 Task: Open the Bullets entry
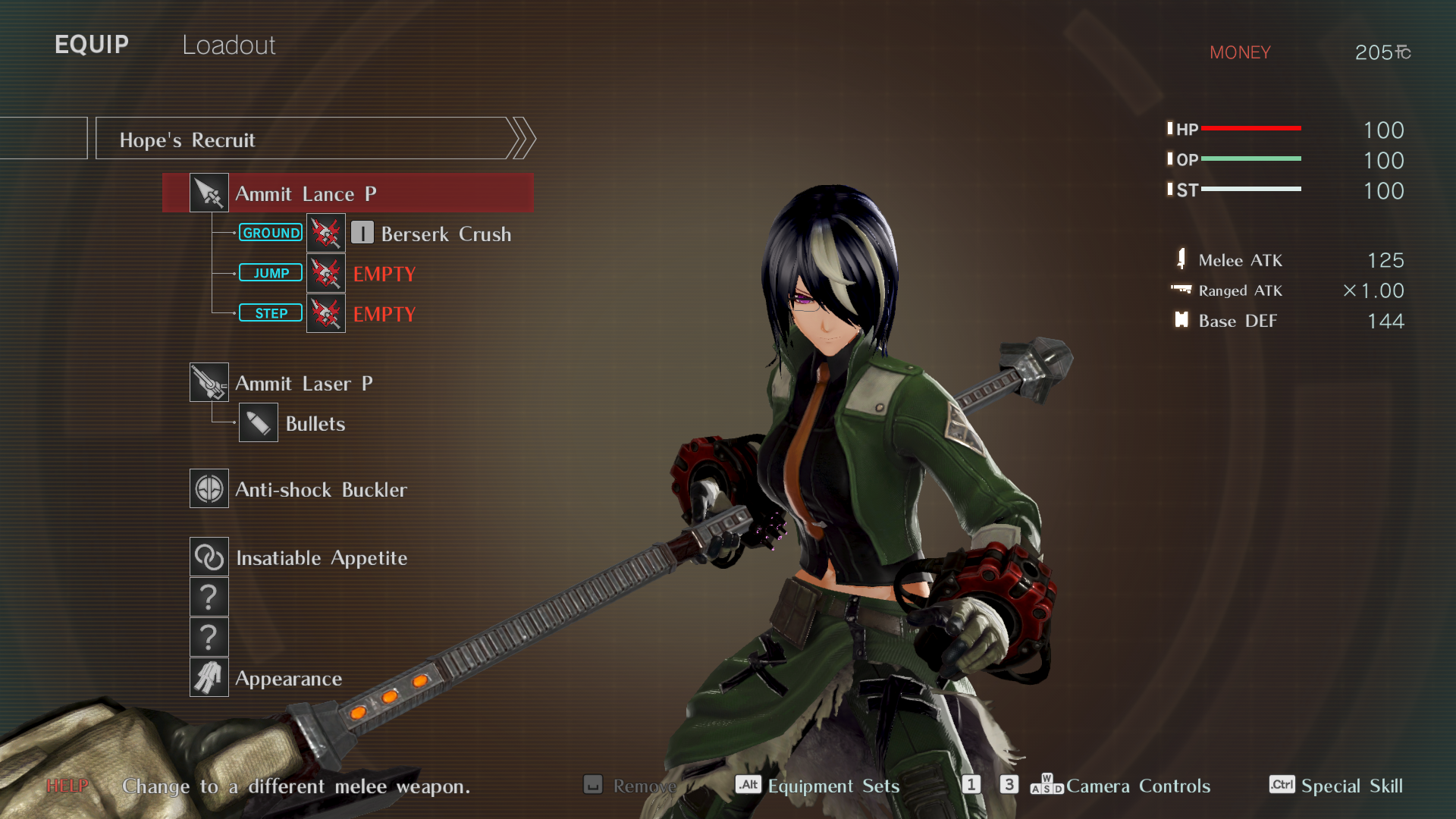pyautogui.click(x=315, y=424)
